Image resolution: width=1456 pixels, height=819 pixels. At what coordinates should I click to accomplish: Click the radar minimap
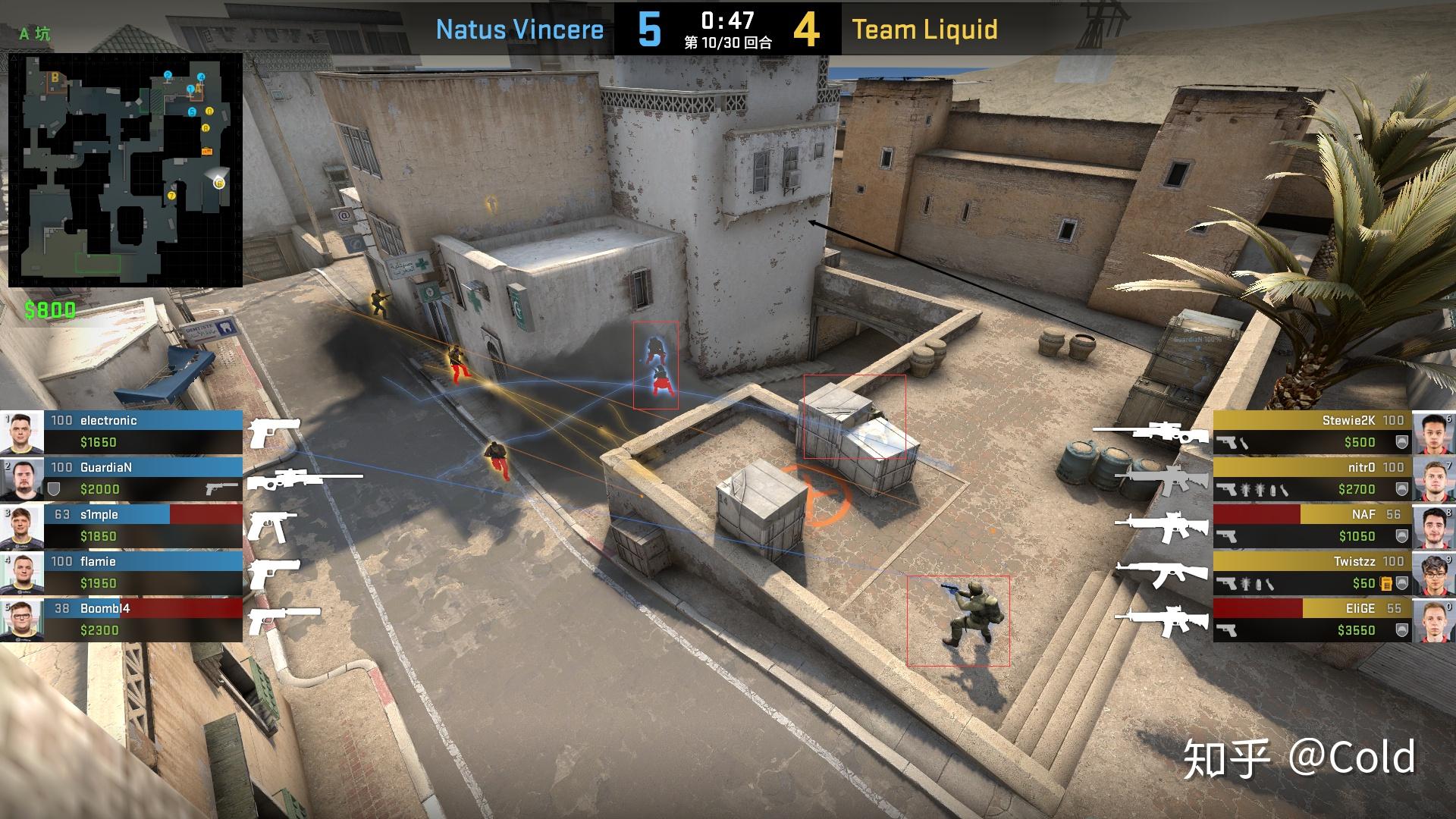pyautogui.click(x=125, y=170)
